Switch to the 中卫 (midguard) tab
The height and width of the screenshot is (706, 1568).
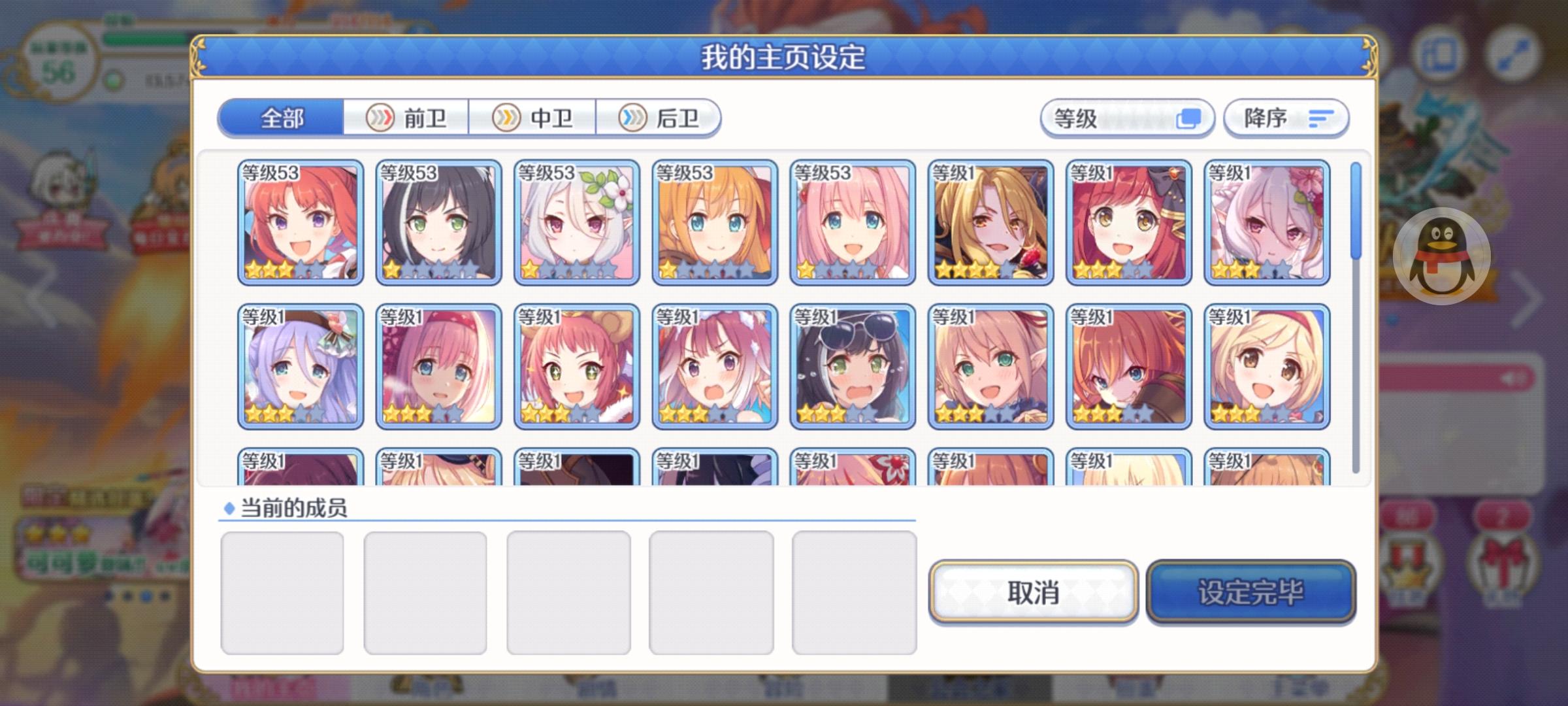[534, 118]
